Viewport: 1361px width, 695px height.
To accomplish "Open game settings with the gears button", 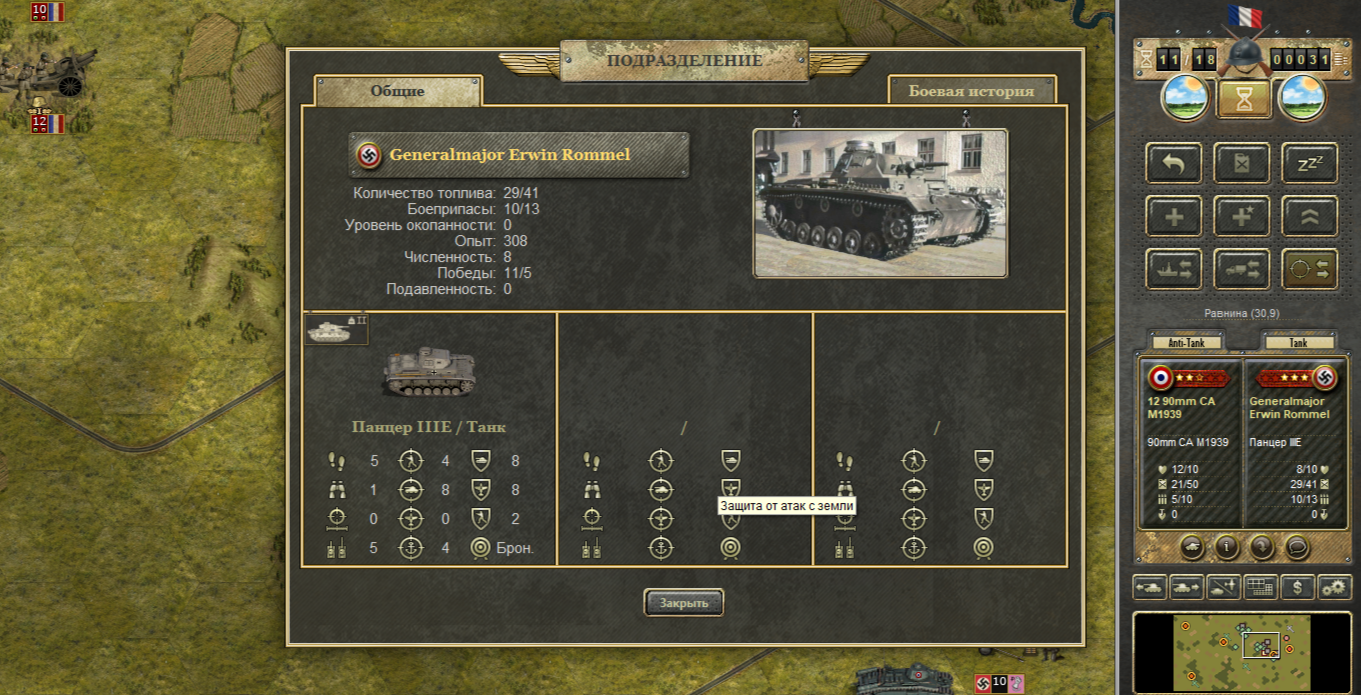I will pos(1335,587).
